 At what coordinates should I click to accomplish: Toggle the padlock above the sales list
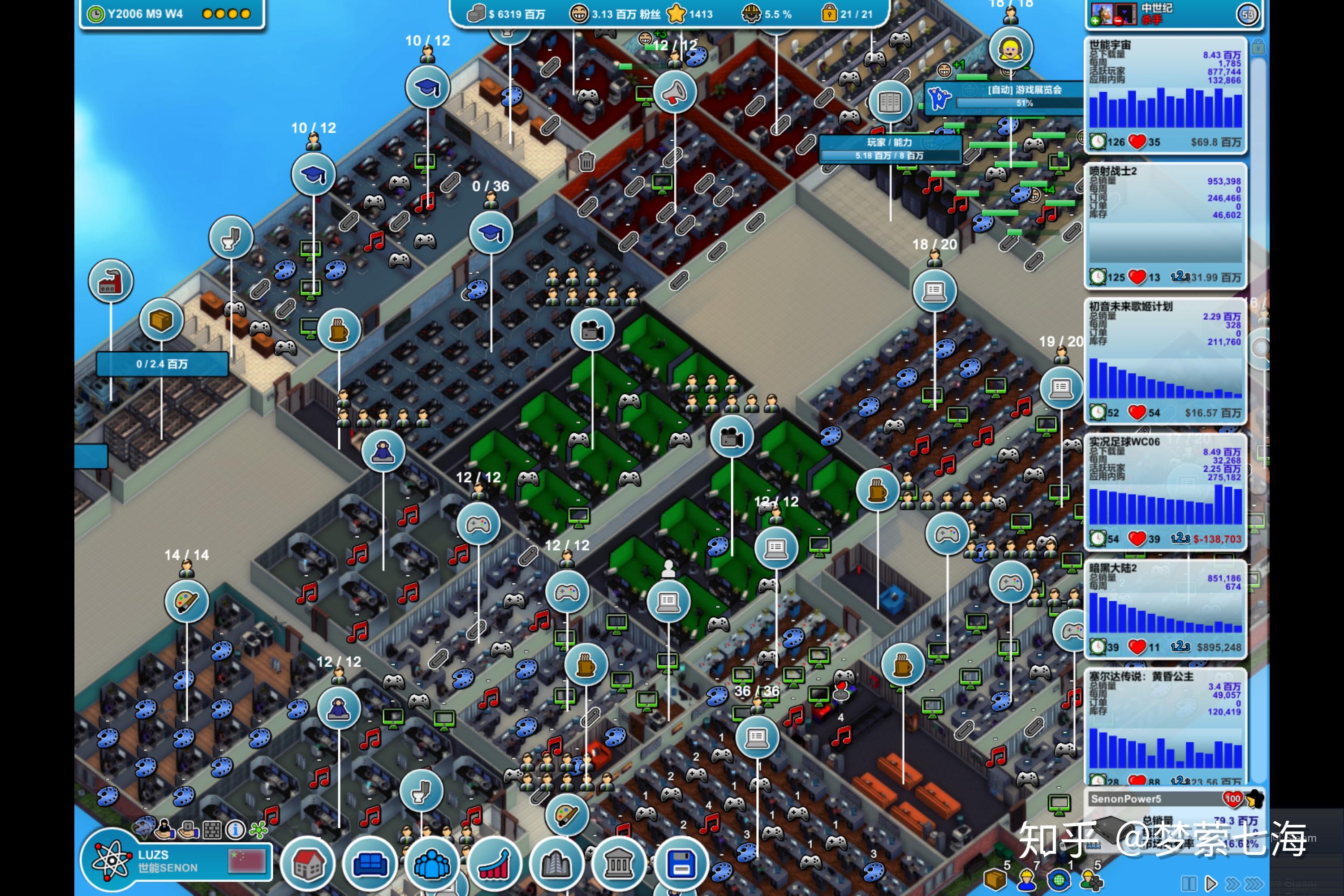1258,47
